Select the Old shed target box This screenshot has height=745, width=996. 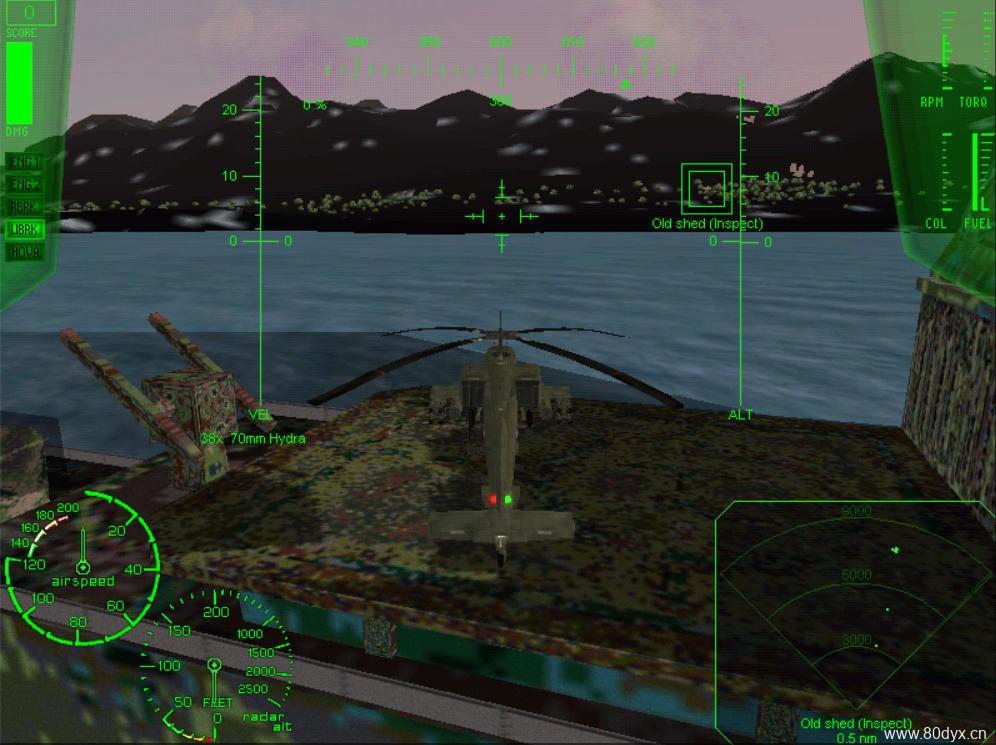tap(706, 188)
